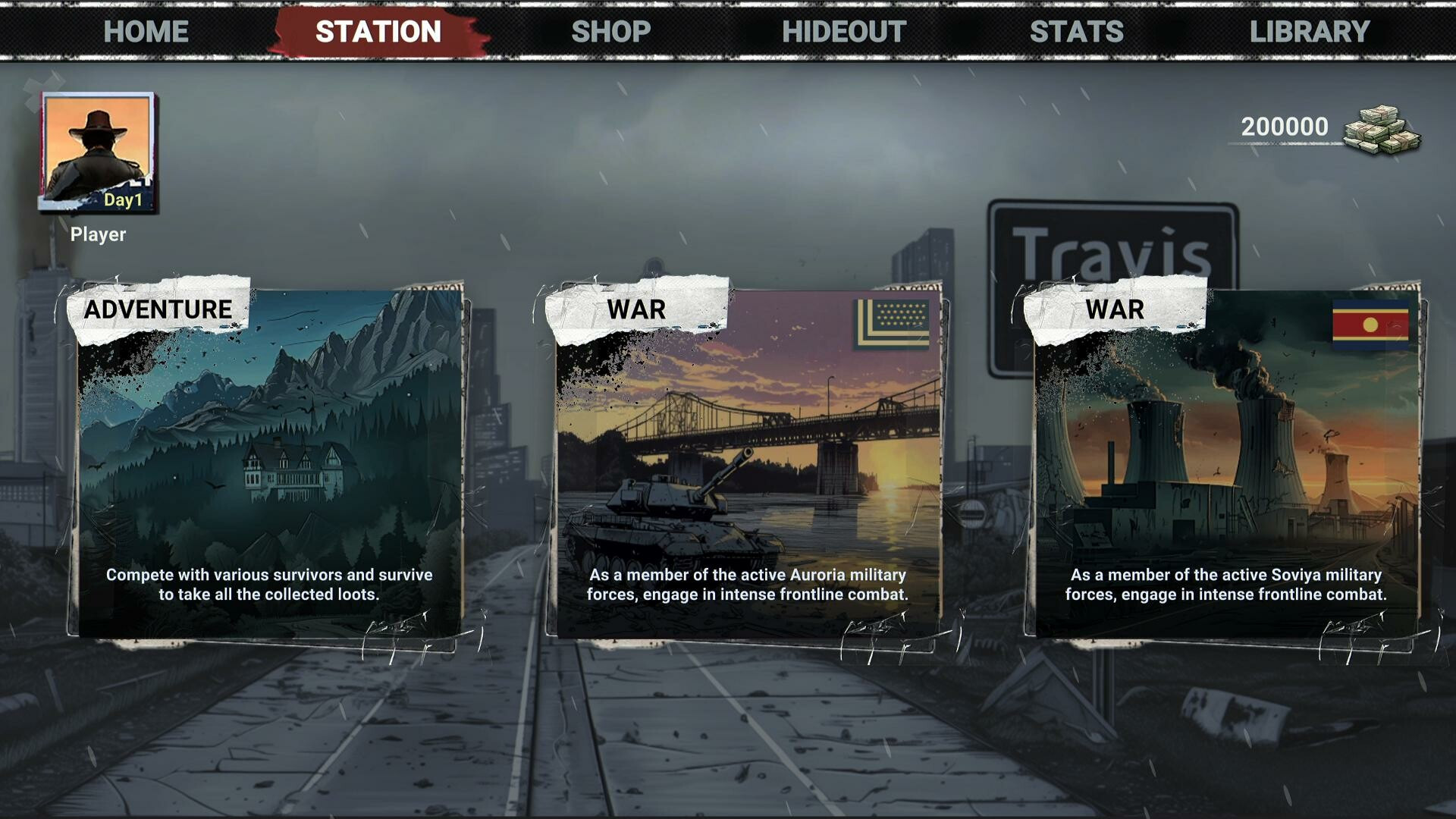Screen dimensions: 1456x819
Task: Open the LIBRARY tab
Action: tap(1310, 31)
